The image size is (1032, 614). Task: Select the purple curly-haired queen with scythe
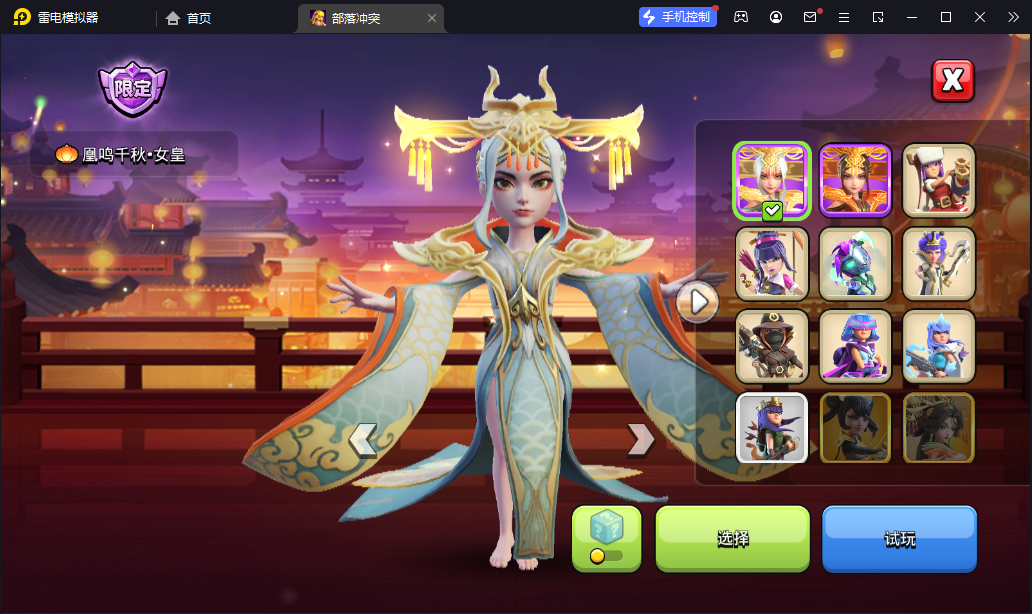pos(939,264)
